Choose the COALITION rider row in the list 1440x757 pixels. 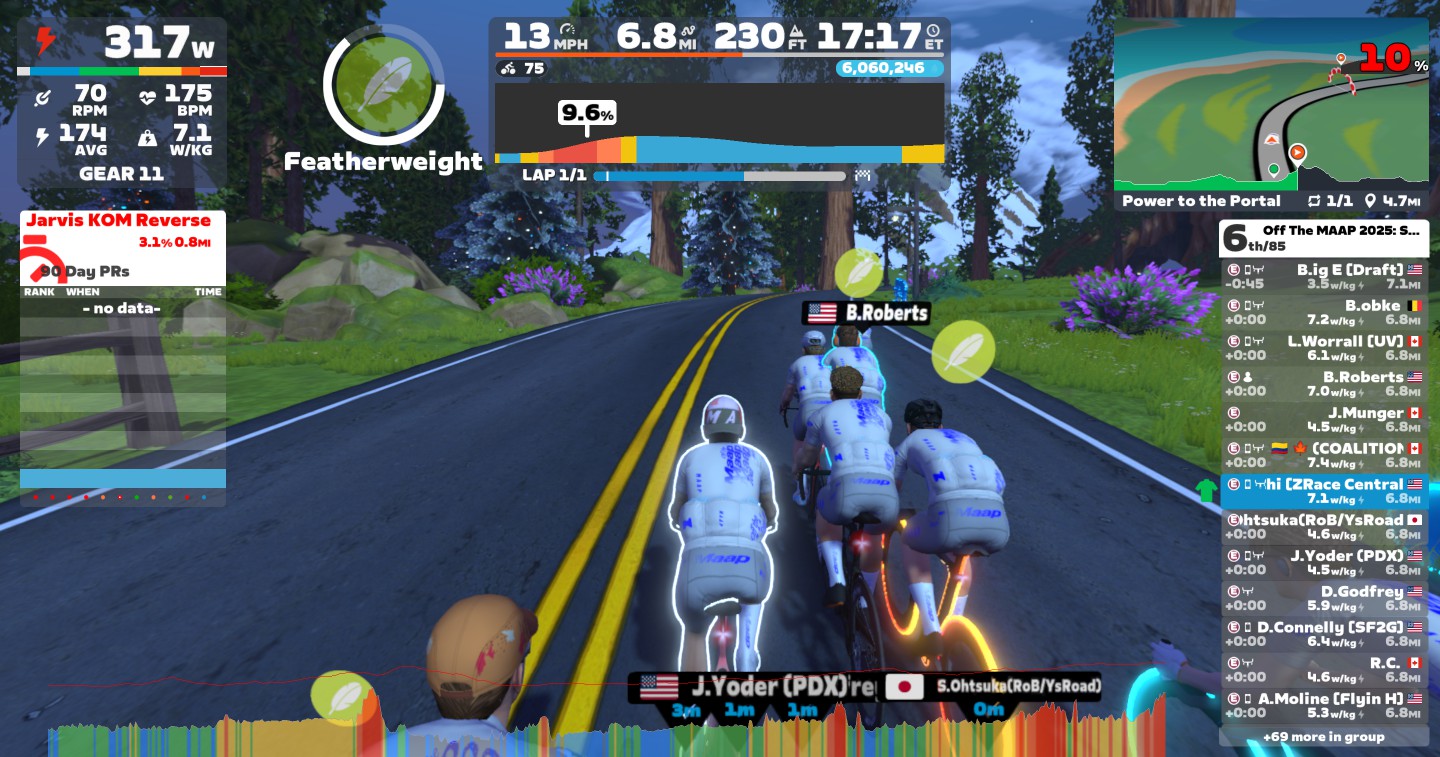tap(1323, 455)
